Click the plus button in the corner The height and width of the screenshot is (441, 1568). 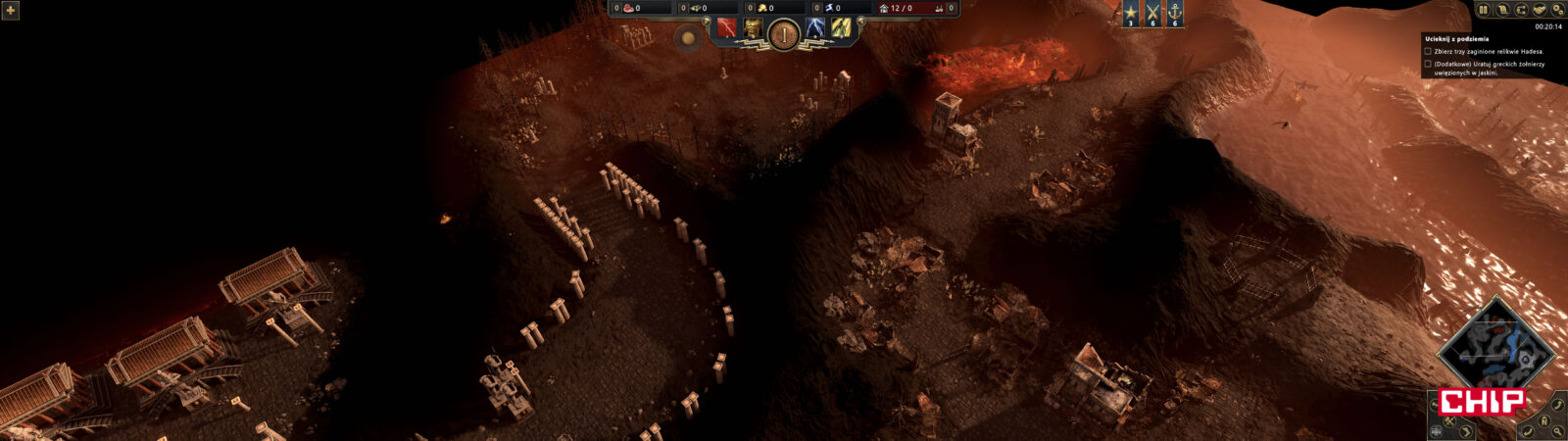[11, 10]
